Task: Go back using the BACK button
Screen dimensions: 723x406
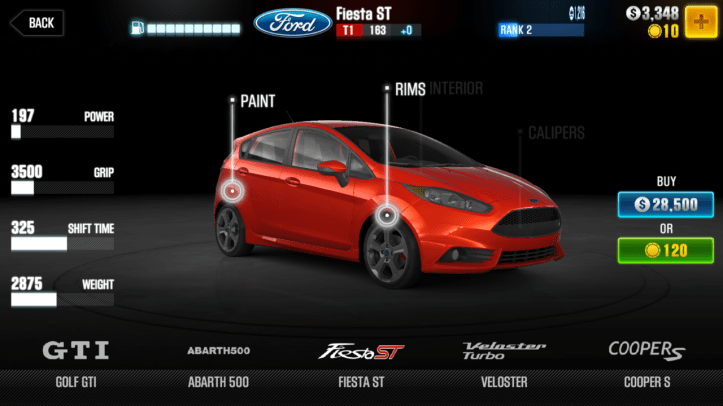Action: point(37,22)
